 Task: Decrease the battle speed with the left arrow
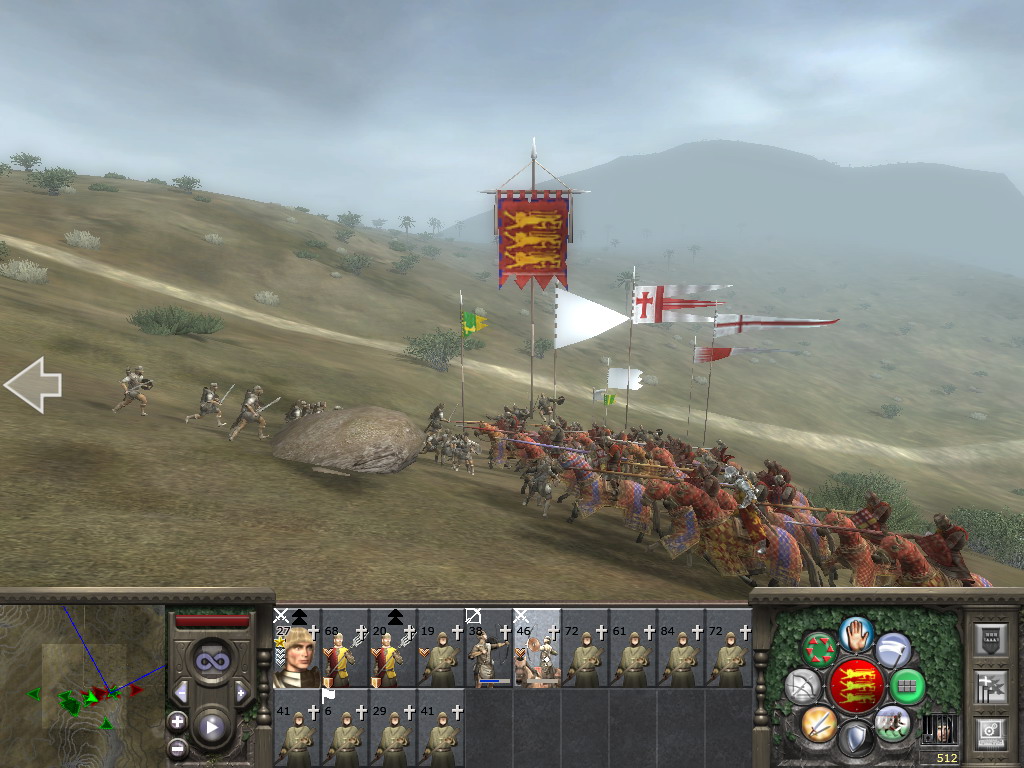point(181,692)
